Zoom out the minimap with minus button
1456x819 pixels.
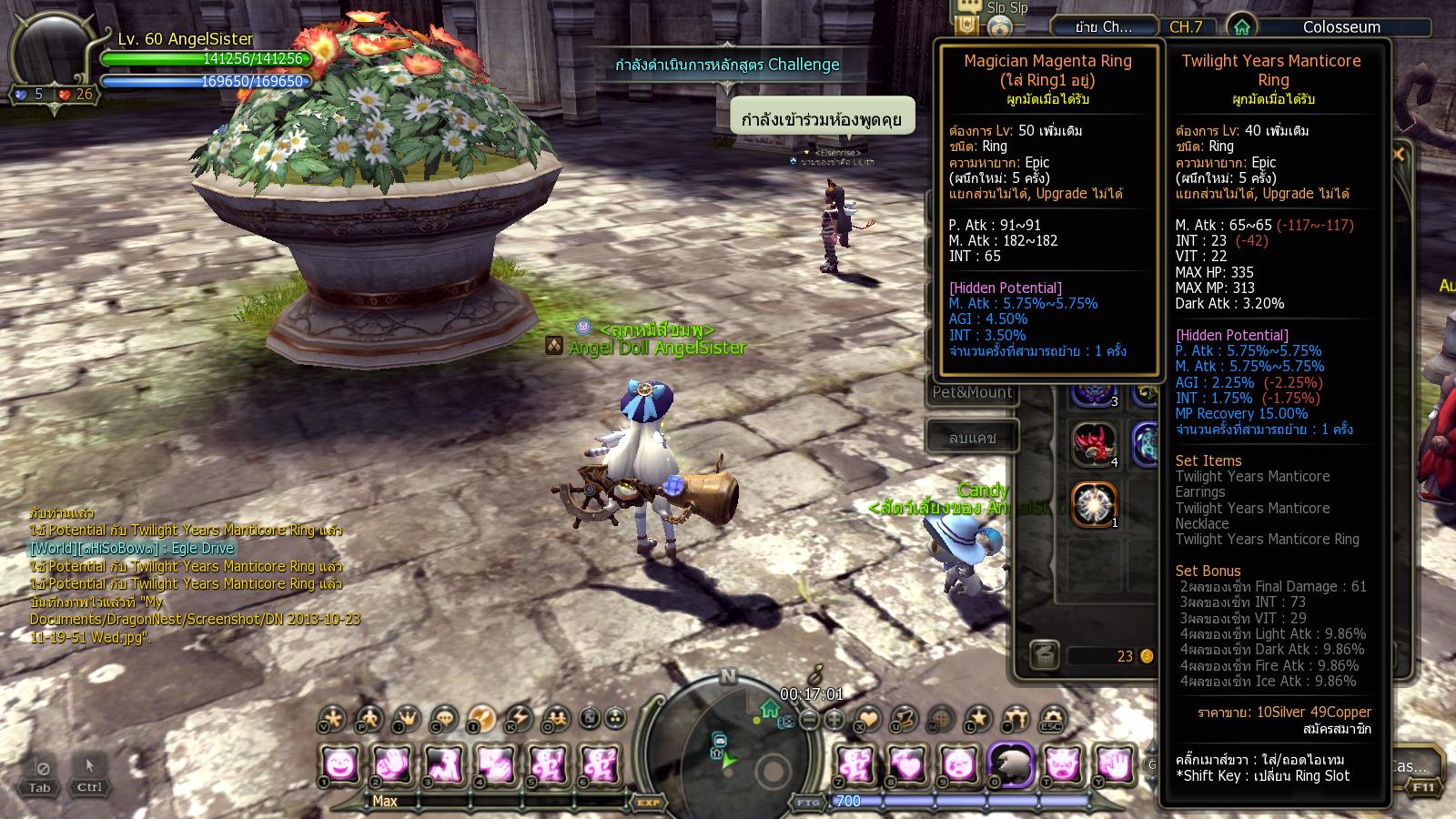[810, 720]
